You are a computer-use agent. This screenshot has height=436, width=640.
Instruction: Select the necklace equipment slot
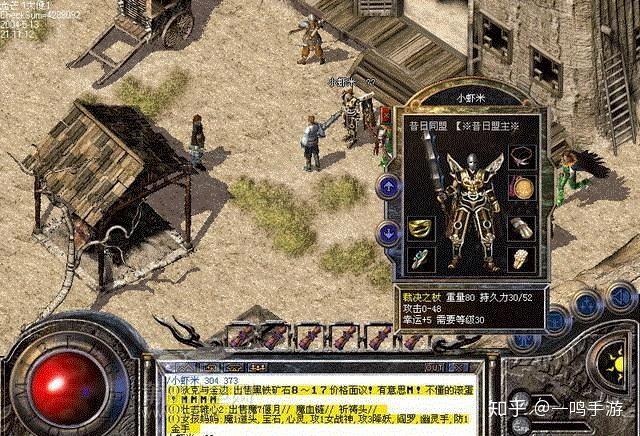click(x=521, y=157)
